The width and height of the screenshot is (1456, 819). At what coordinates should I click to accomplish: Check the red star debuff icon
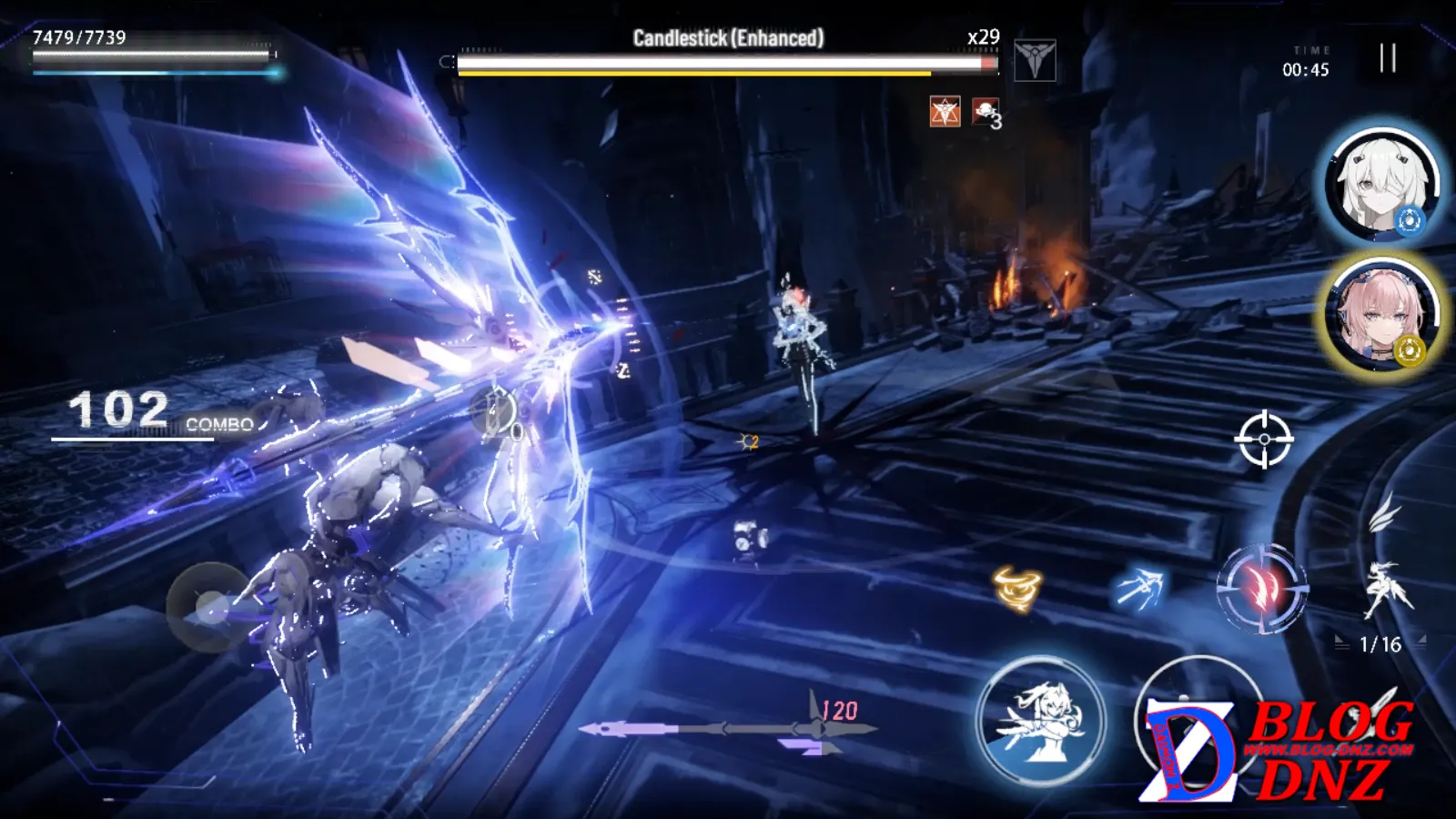[x=945, y=112]
